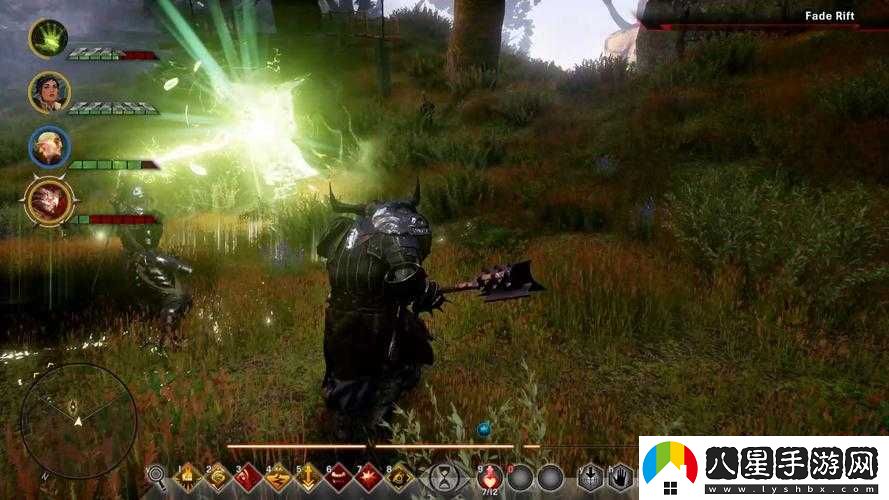Trigger the ability in hotbar slot 4
Image resolution: width=889 pixels, height=500 pixels.
click(279, 477)
